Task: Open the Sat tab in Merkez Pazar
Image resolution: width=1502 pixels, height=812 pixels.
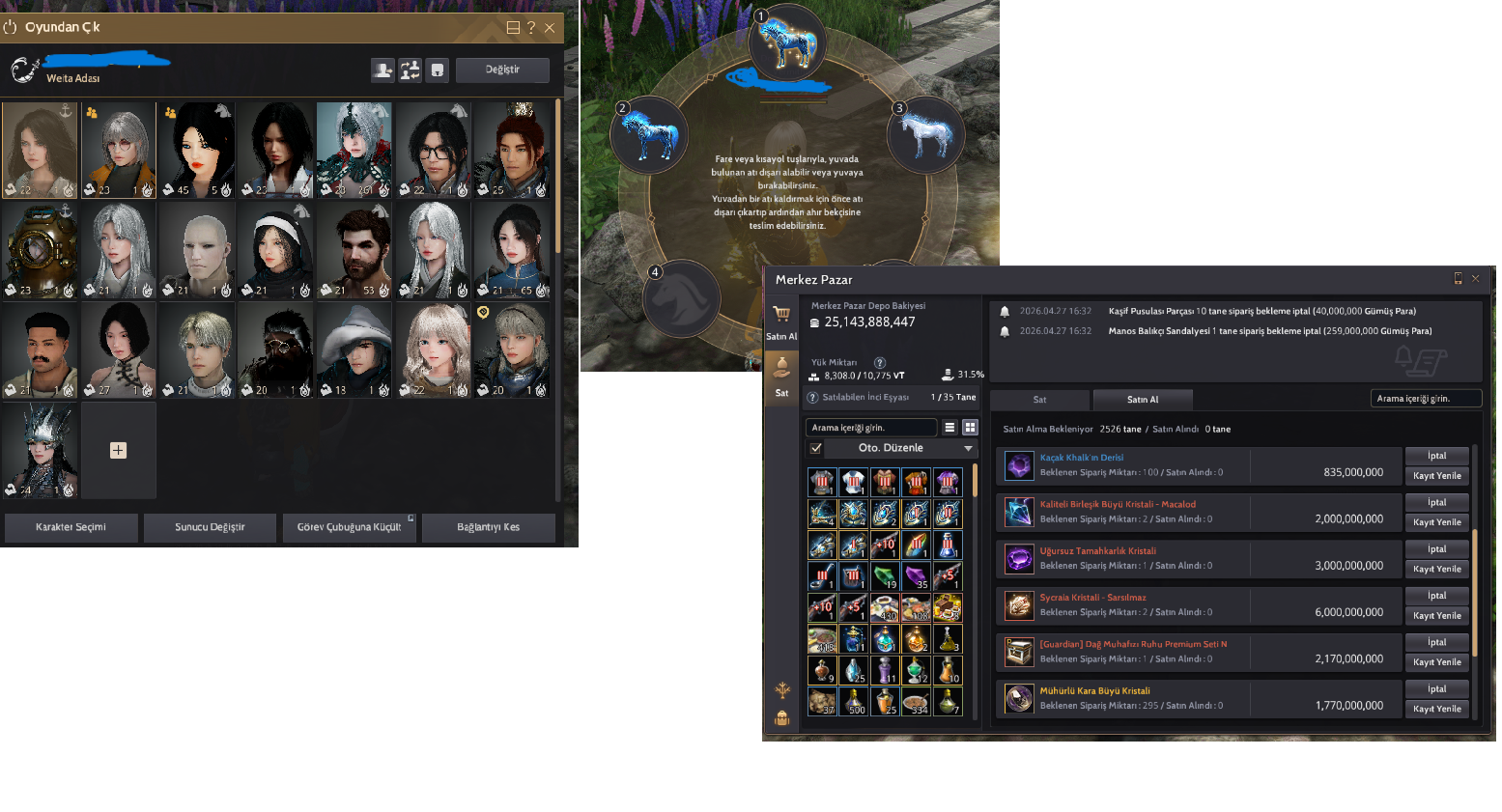Action: [1038, 399]
